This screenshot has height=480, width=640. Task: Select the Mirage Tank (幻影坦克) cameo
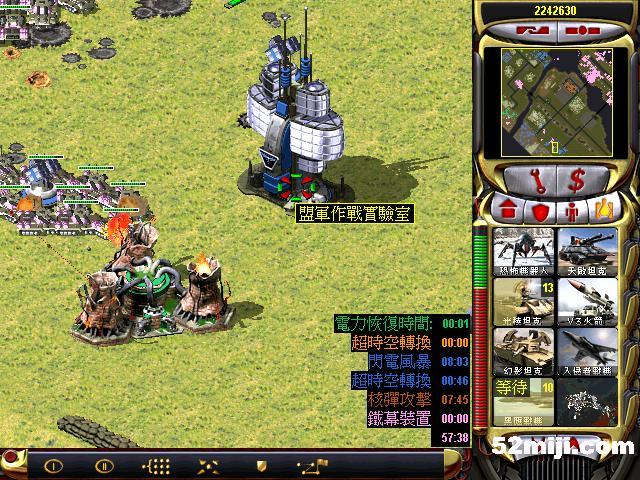pos(518,351)
